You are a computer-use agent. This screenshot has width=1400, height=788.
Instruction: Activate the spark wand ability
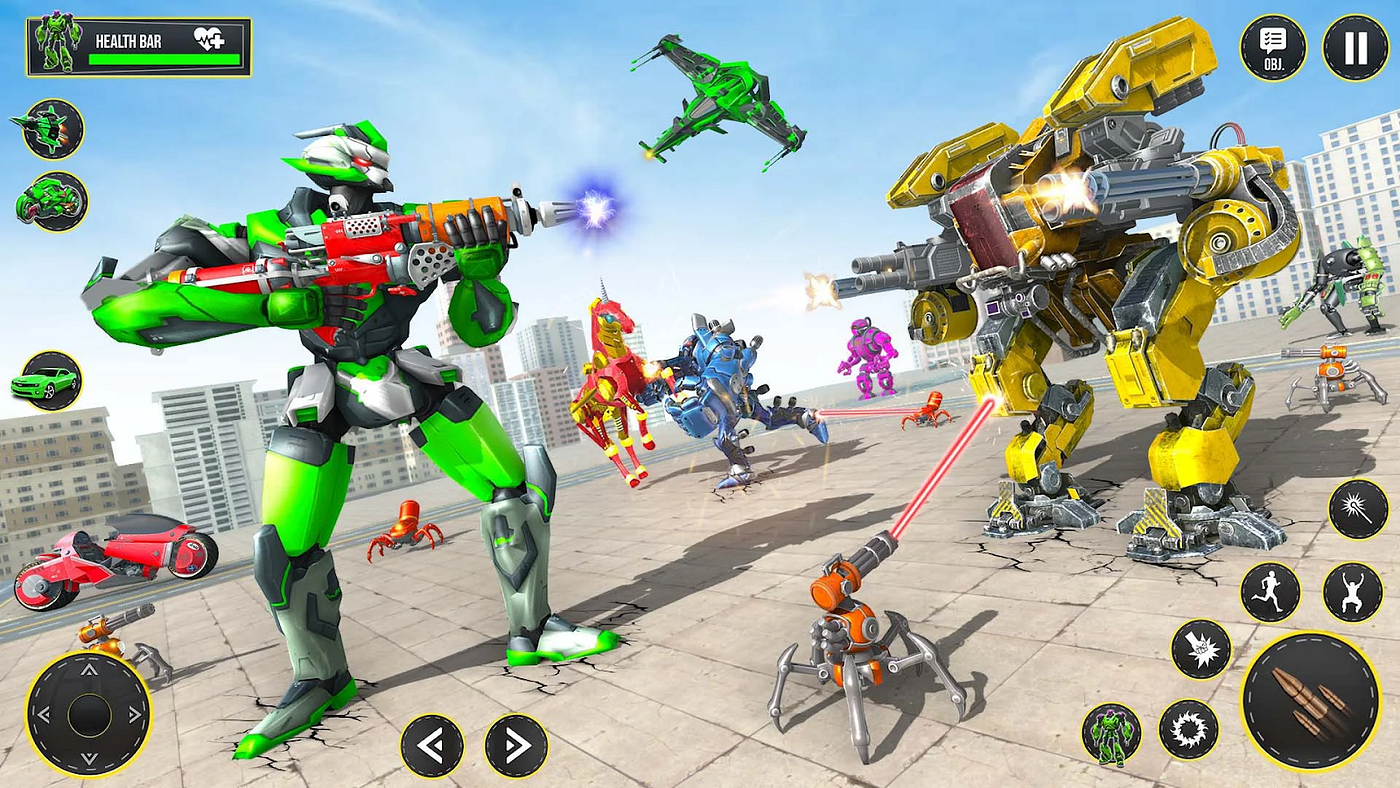1357,509
